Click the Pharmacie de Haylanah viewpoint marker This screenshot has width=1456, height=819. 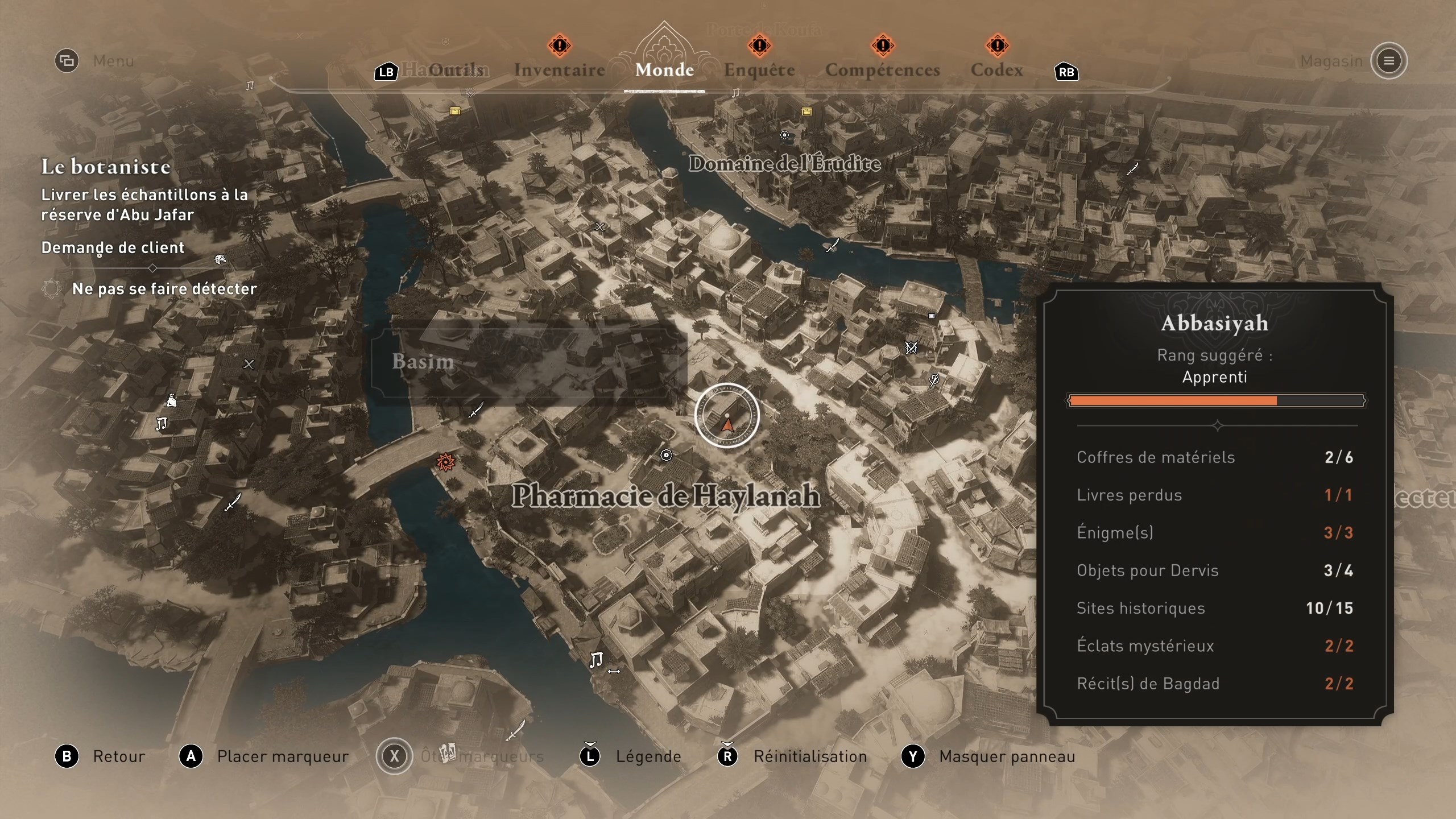tap(666, 455)
